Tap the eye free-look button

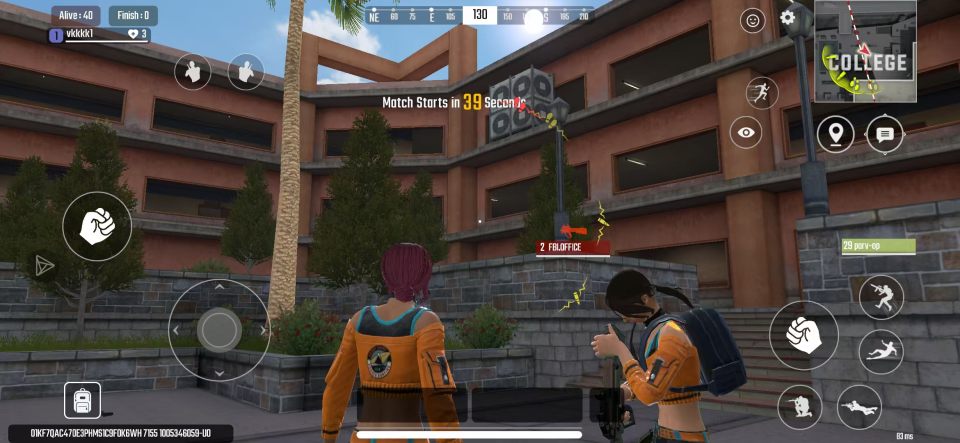(745, 132)
